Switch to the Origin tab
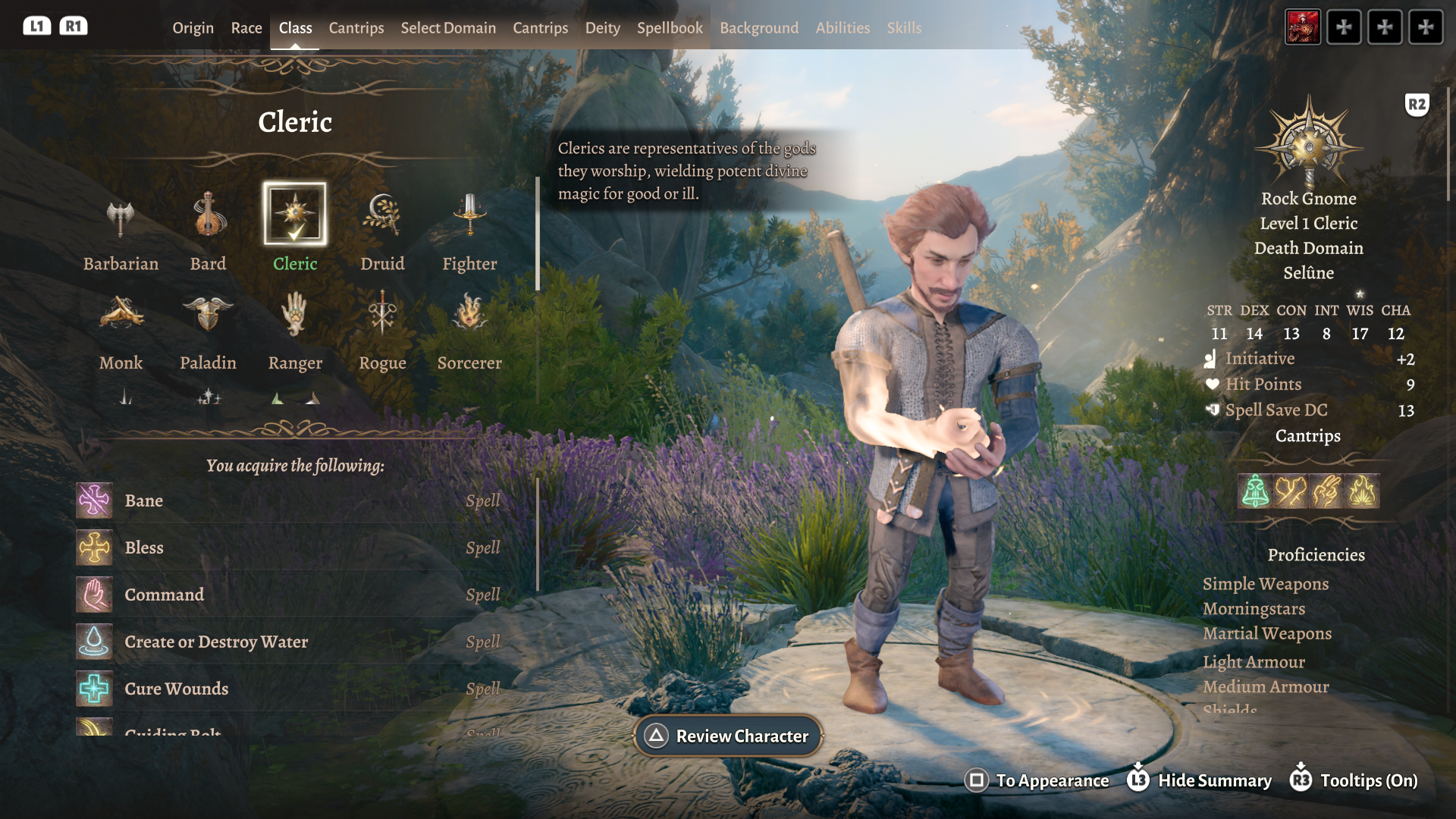This screenshot has width=1456, height=819. pyautogui.click(x=193, y=28)
